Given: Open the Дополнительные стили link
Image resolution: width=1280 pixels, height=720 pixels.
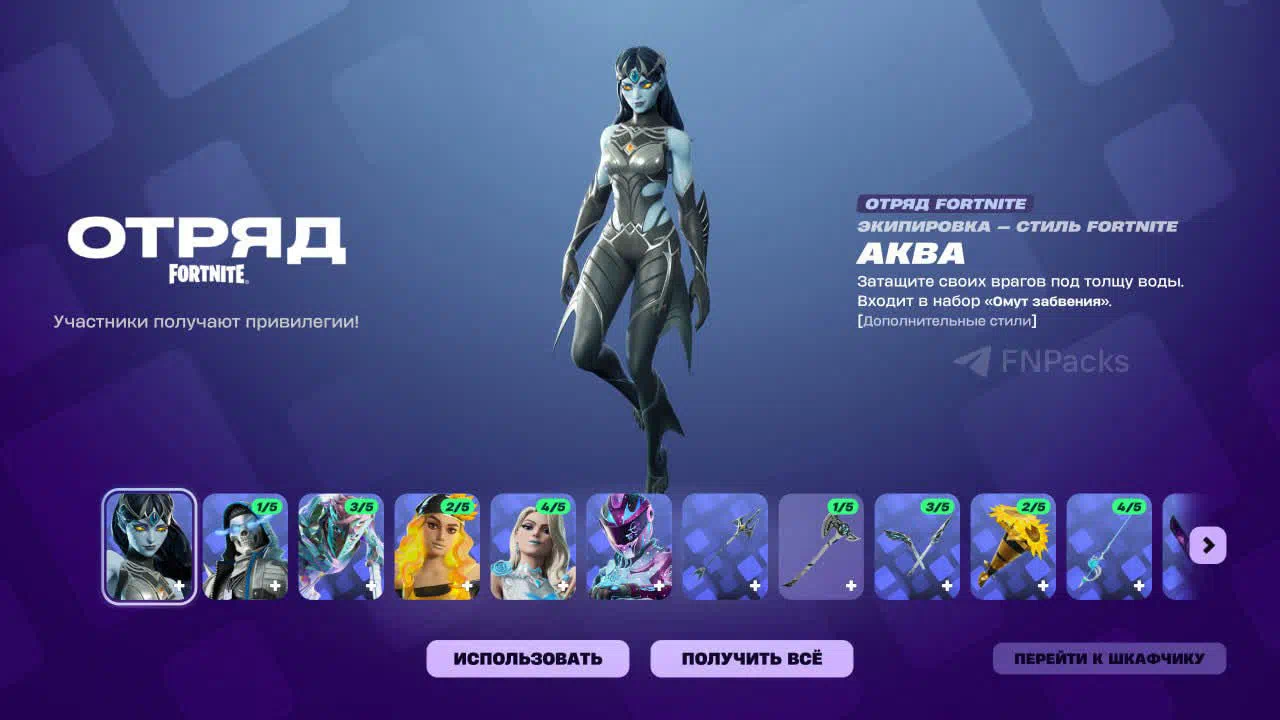Looking at the screenshot, I should 946,321.
